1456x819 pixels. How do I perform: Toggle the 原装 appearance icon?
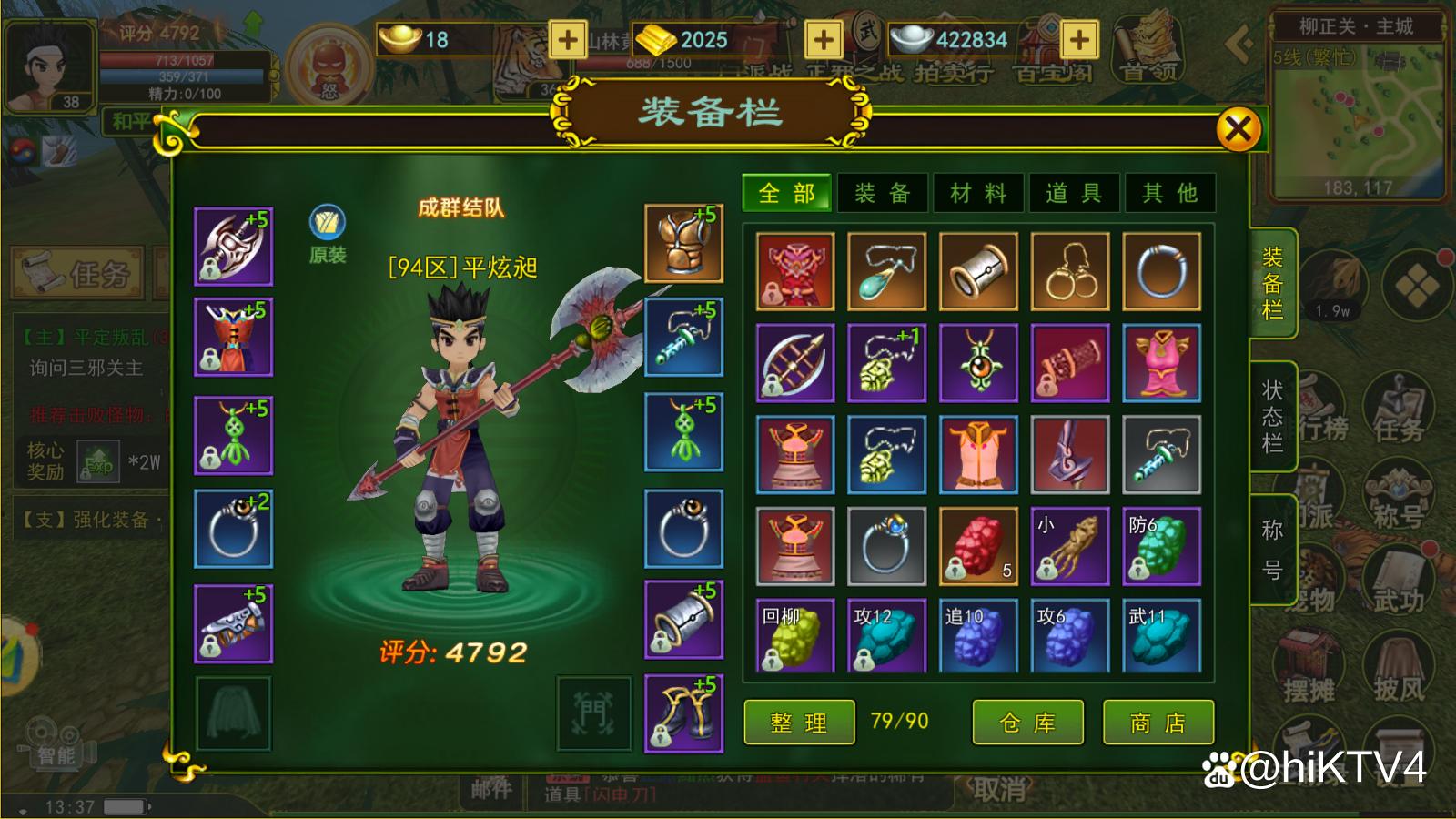(x=328, y=224)
